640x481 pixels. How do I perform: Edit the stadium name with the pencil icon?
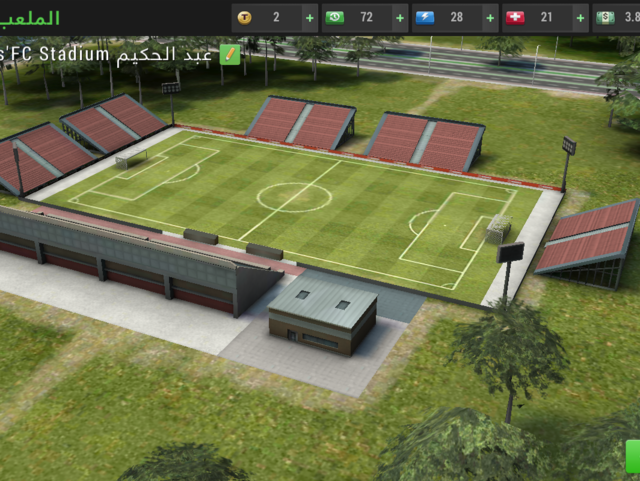[x=230, y=54]
